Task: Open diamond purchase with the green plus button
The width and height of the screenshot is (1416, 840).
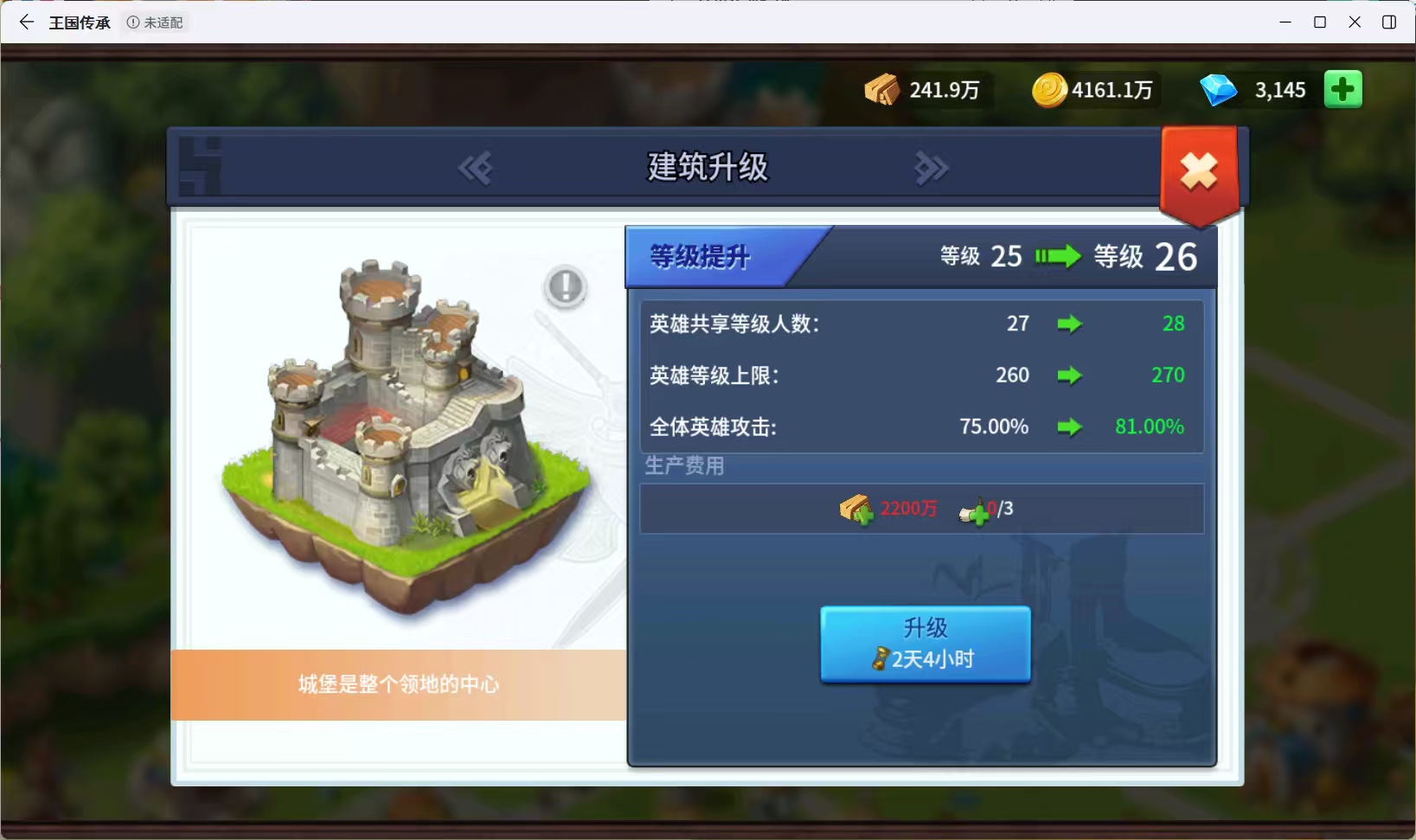Action: coord(1342,89)
